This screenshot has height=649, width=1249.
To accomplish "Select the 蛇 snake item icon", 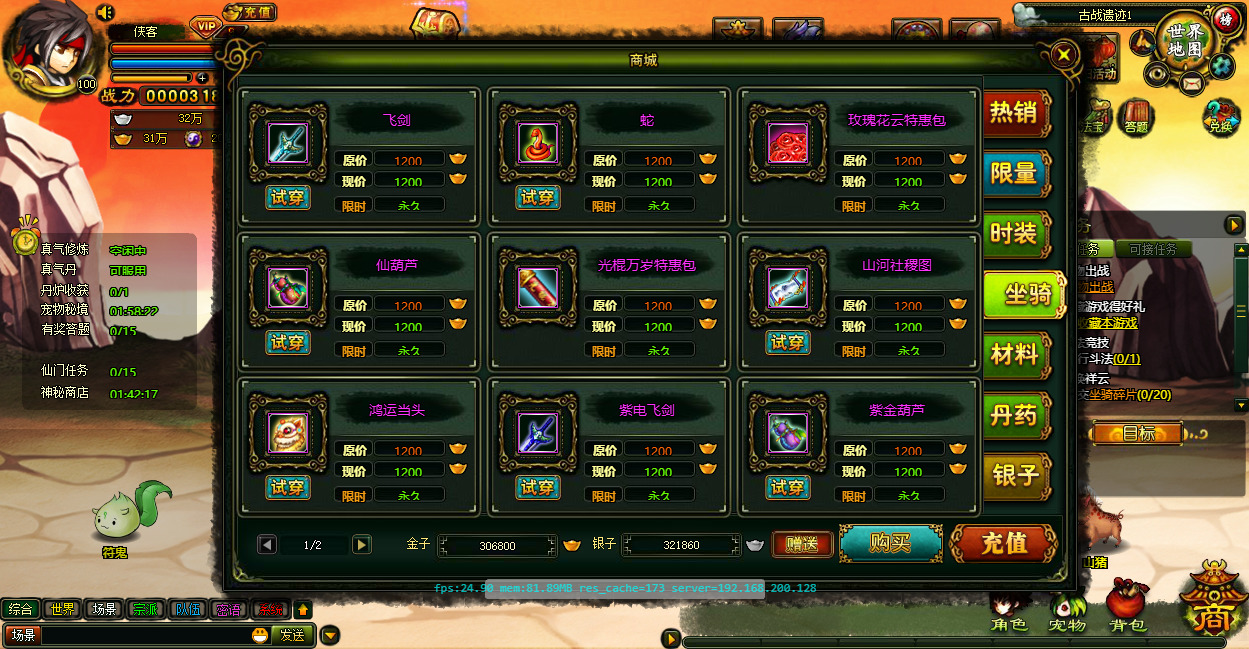I will 538,144.
